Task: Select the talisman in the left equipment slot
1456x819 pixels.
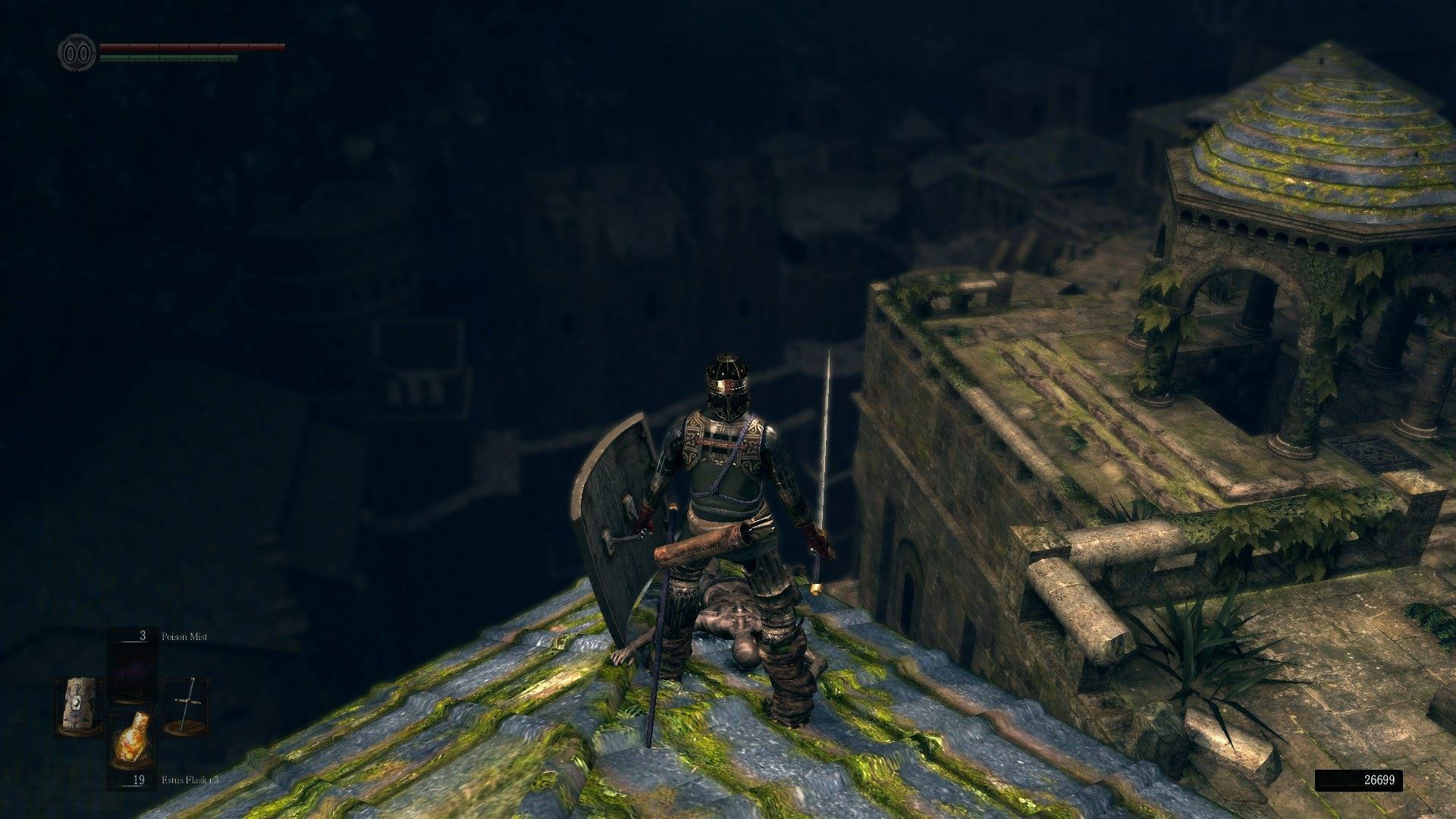Action: click(78, 705)
